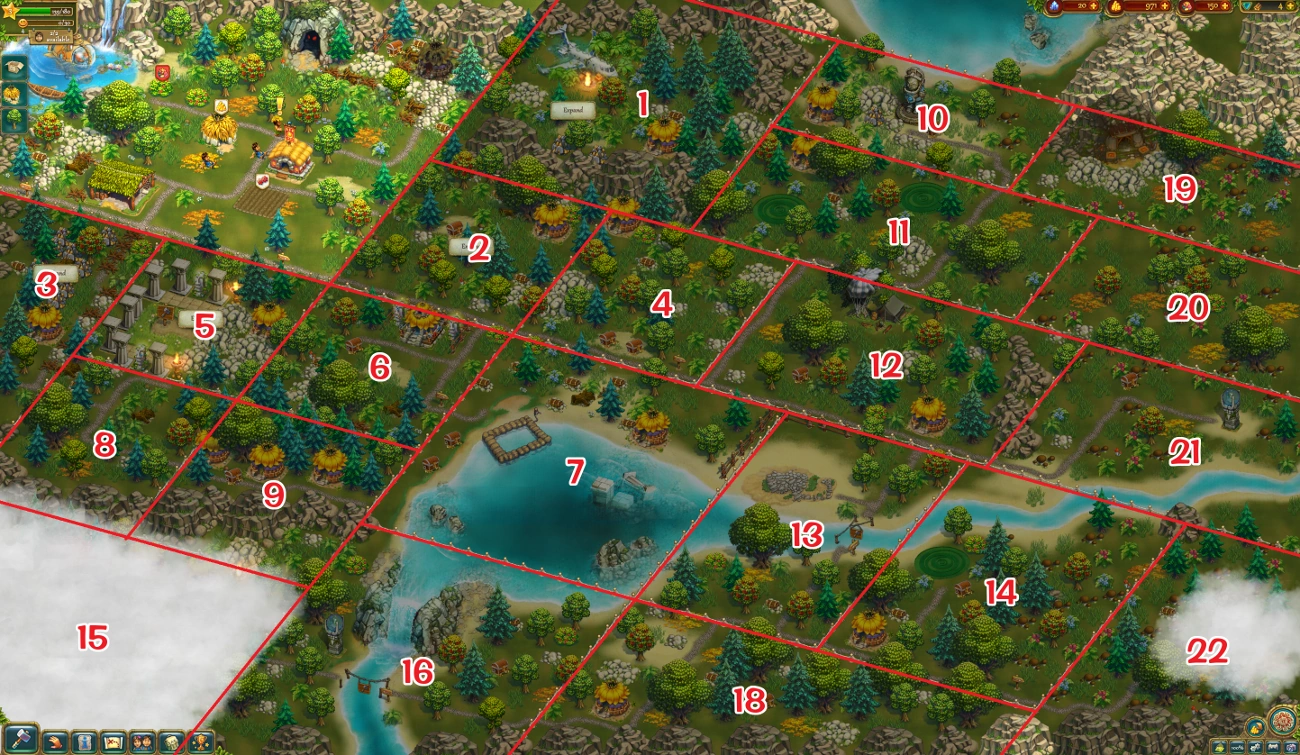Click the smiley happiness icon at top left
The image size is (1300, 755).
[23, 23]
